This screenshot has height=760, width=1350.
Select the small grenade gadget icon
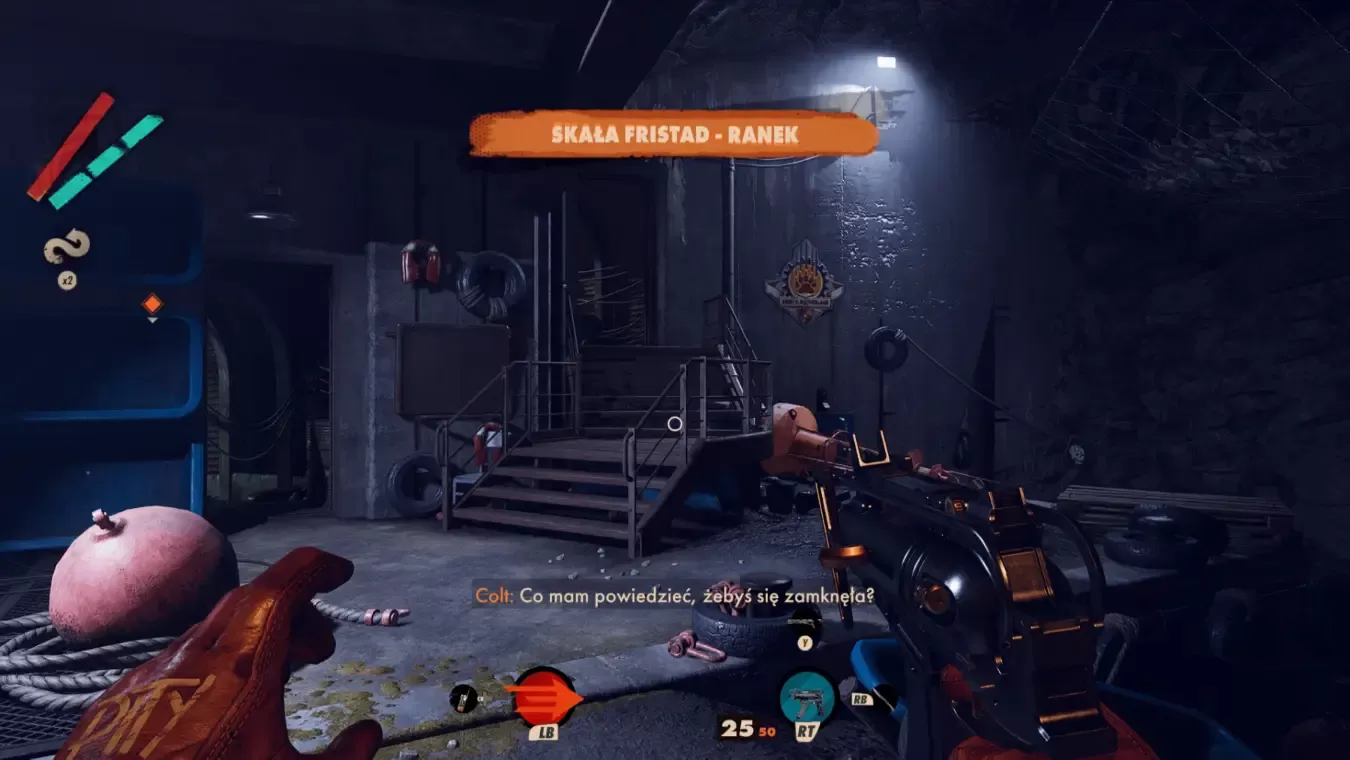463,698
